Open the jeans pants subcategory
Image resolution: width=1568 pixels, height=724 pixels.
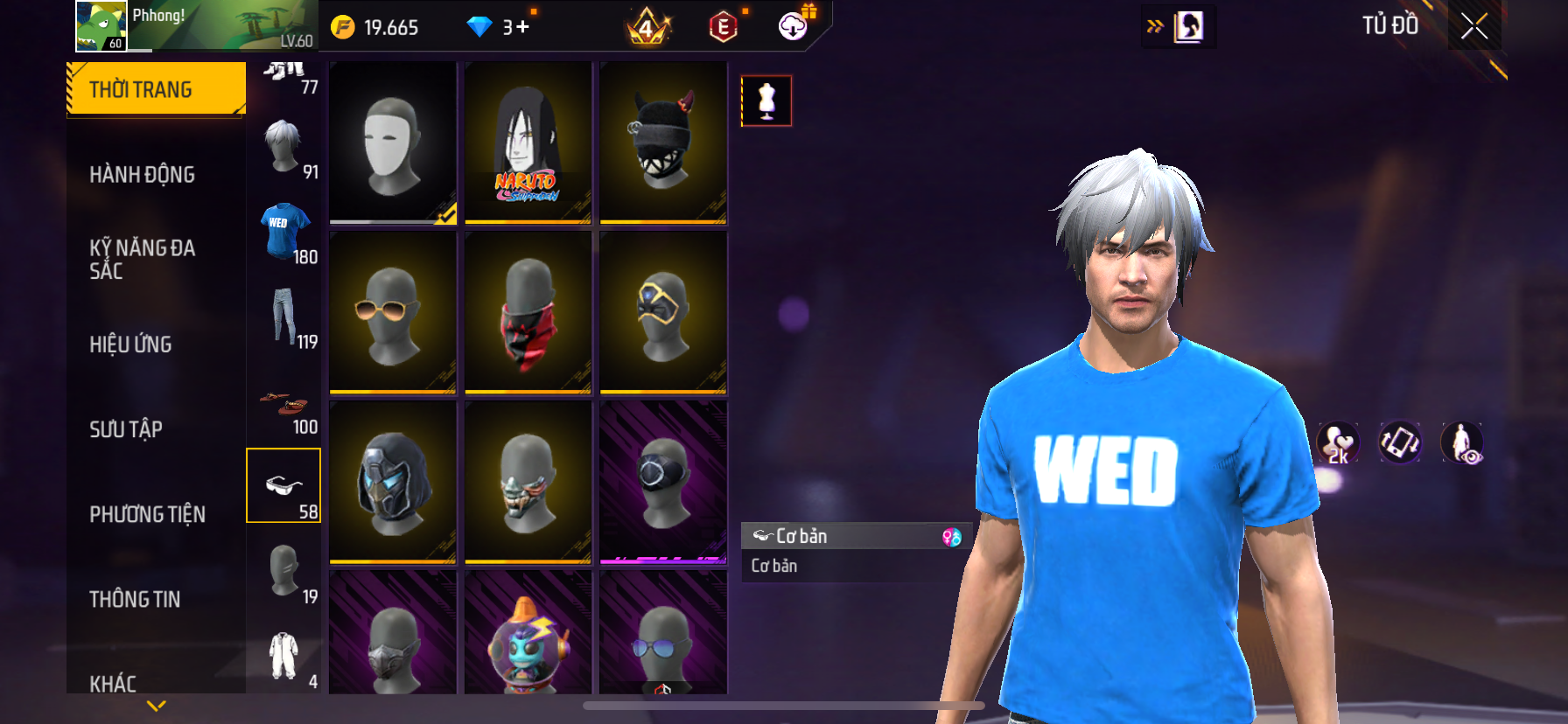coord(284,316)
